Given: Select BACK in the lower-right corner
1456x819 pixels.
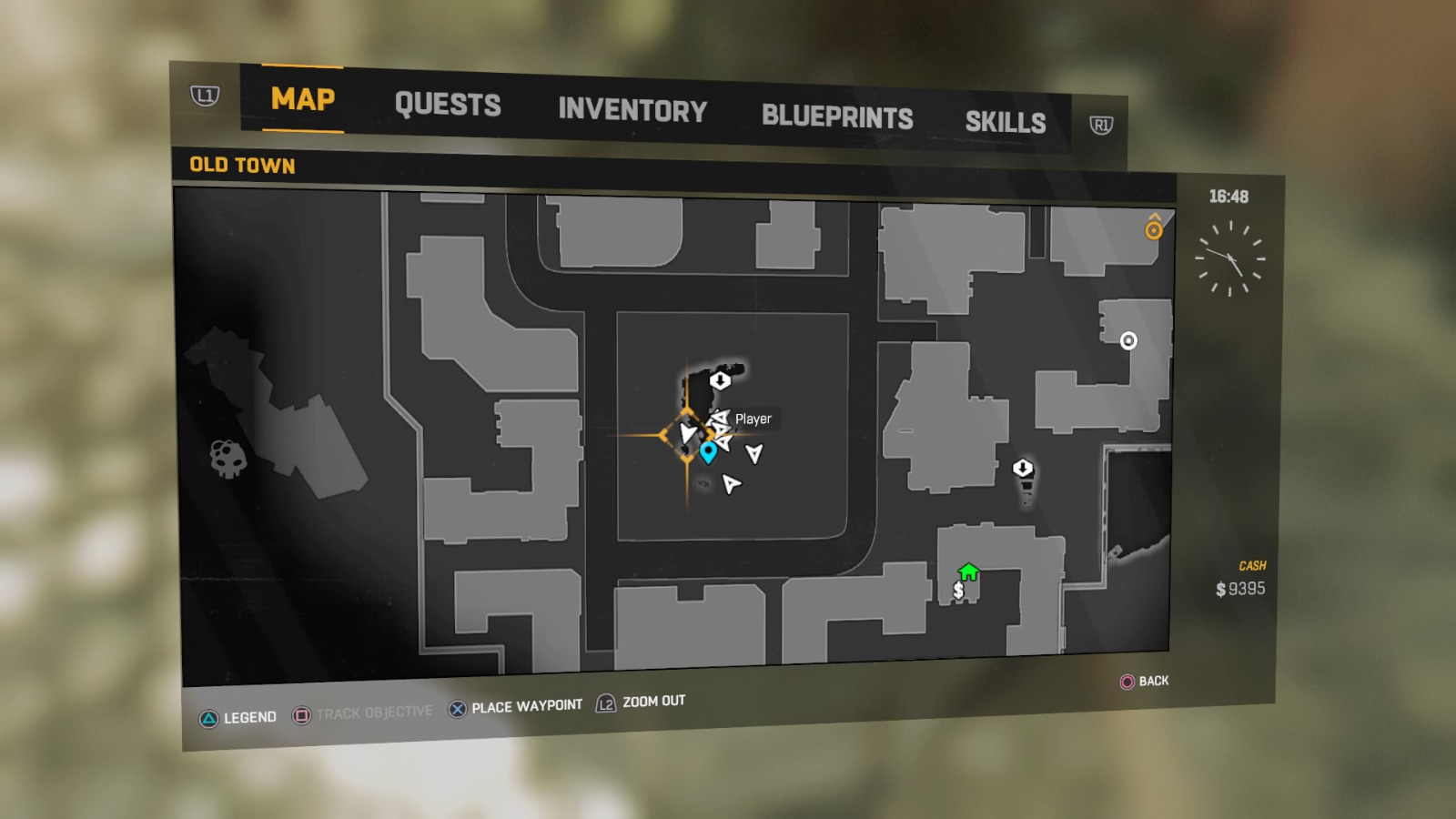Looking at the screenshot, I should pos(1145,681).
